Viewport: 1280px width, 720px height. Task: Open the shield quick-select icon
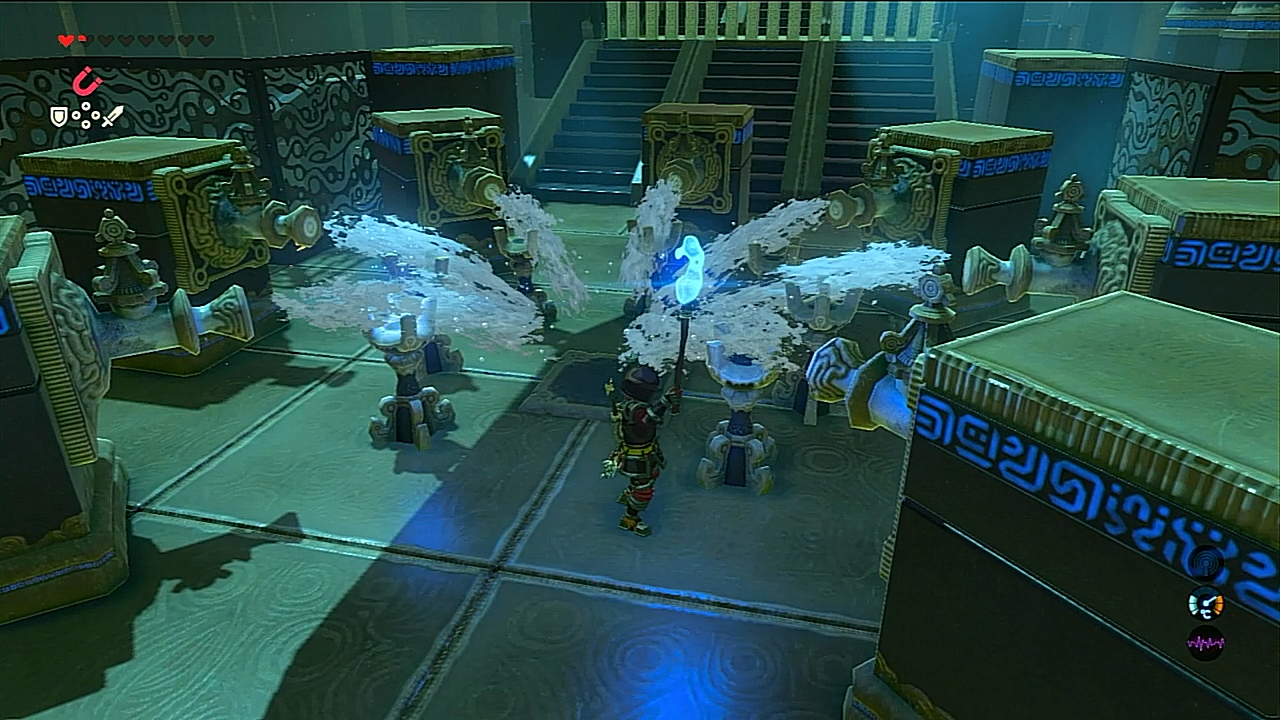coord(59,117)
